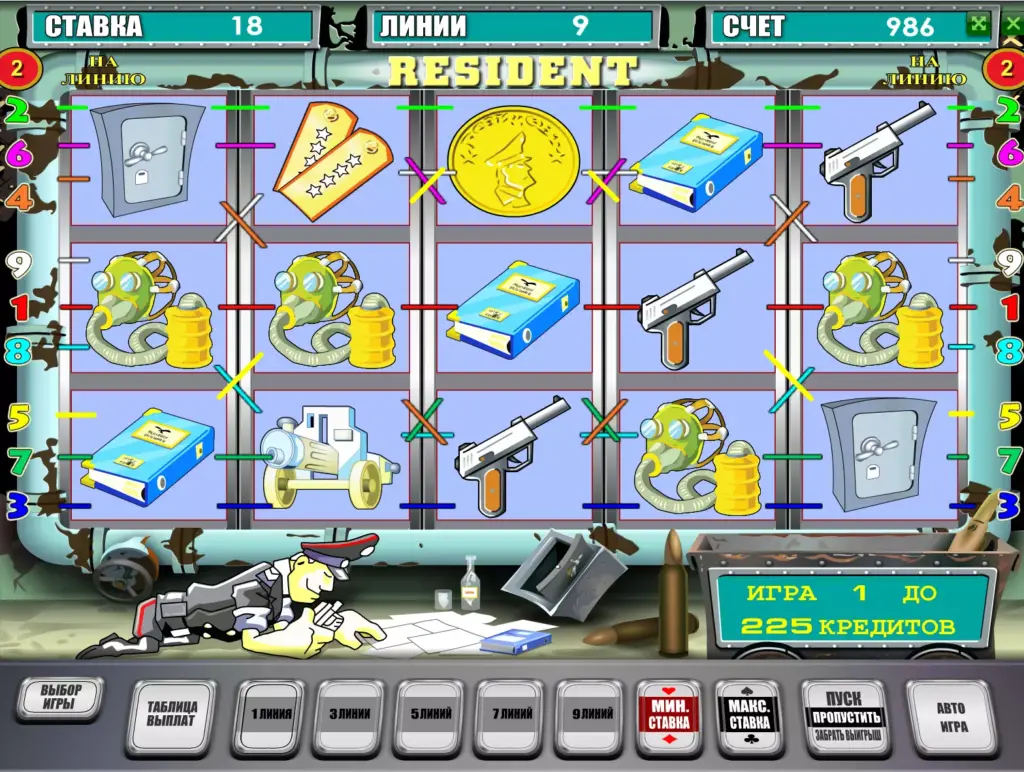Show the Таблица выплат paytable
The image size is (1024, 772).
171,714
